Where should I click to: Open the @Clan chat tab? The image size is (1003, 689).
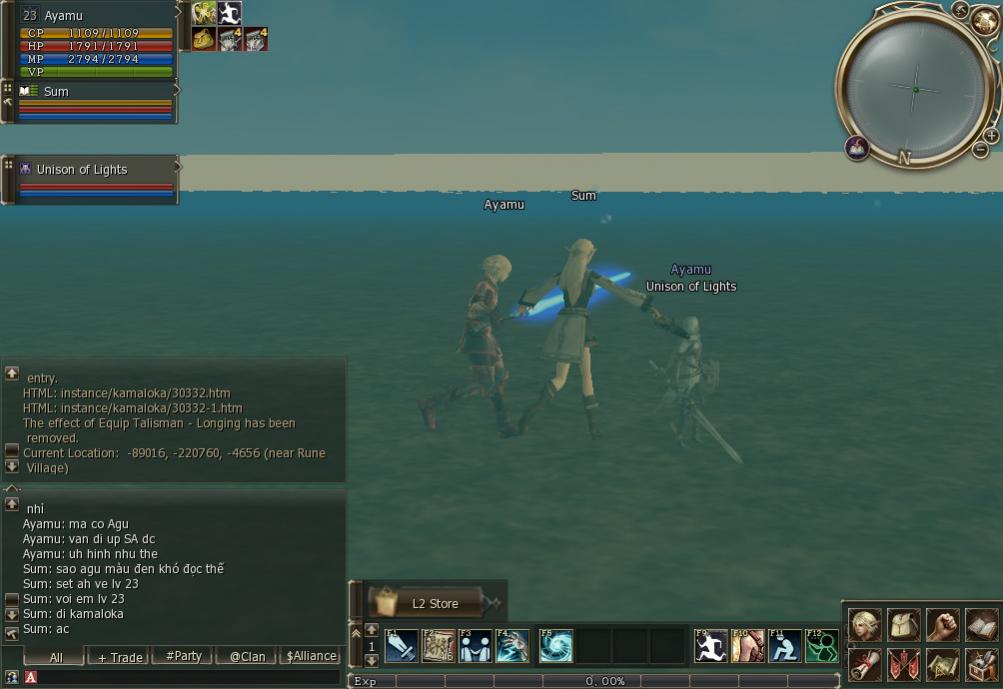pos(247,657)
